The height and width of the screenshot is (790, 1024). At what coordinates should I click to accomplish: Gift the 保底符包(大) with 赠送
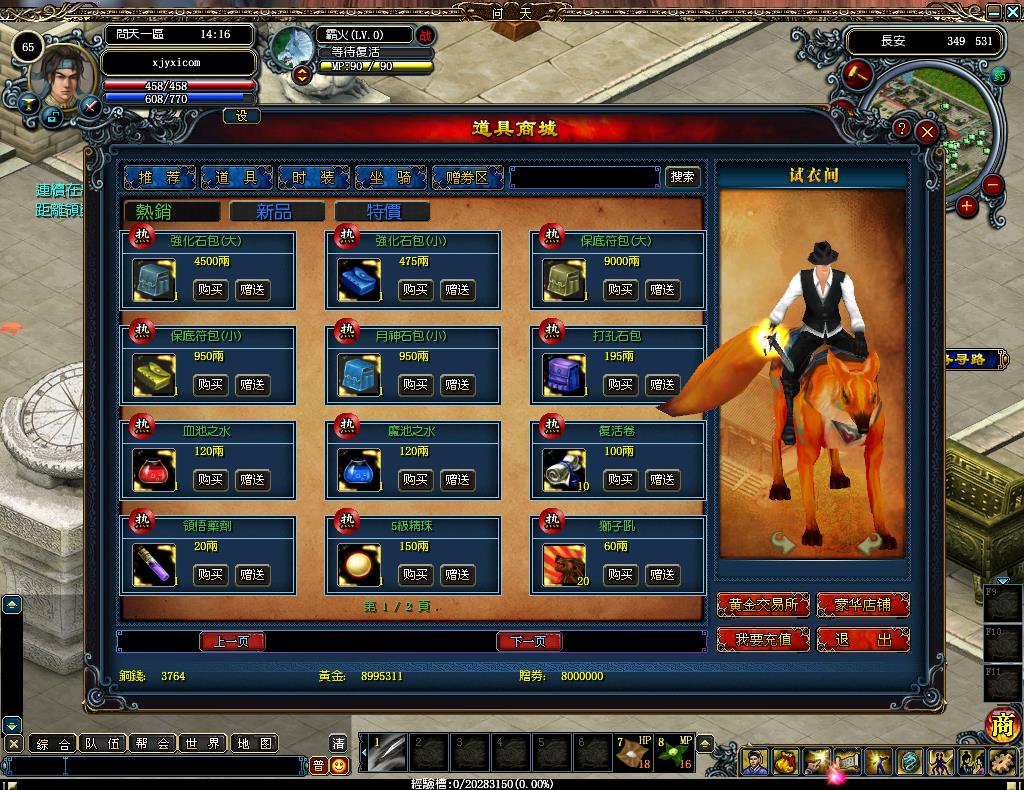tap(662, 290)
